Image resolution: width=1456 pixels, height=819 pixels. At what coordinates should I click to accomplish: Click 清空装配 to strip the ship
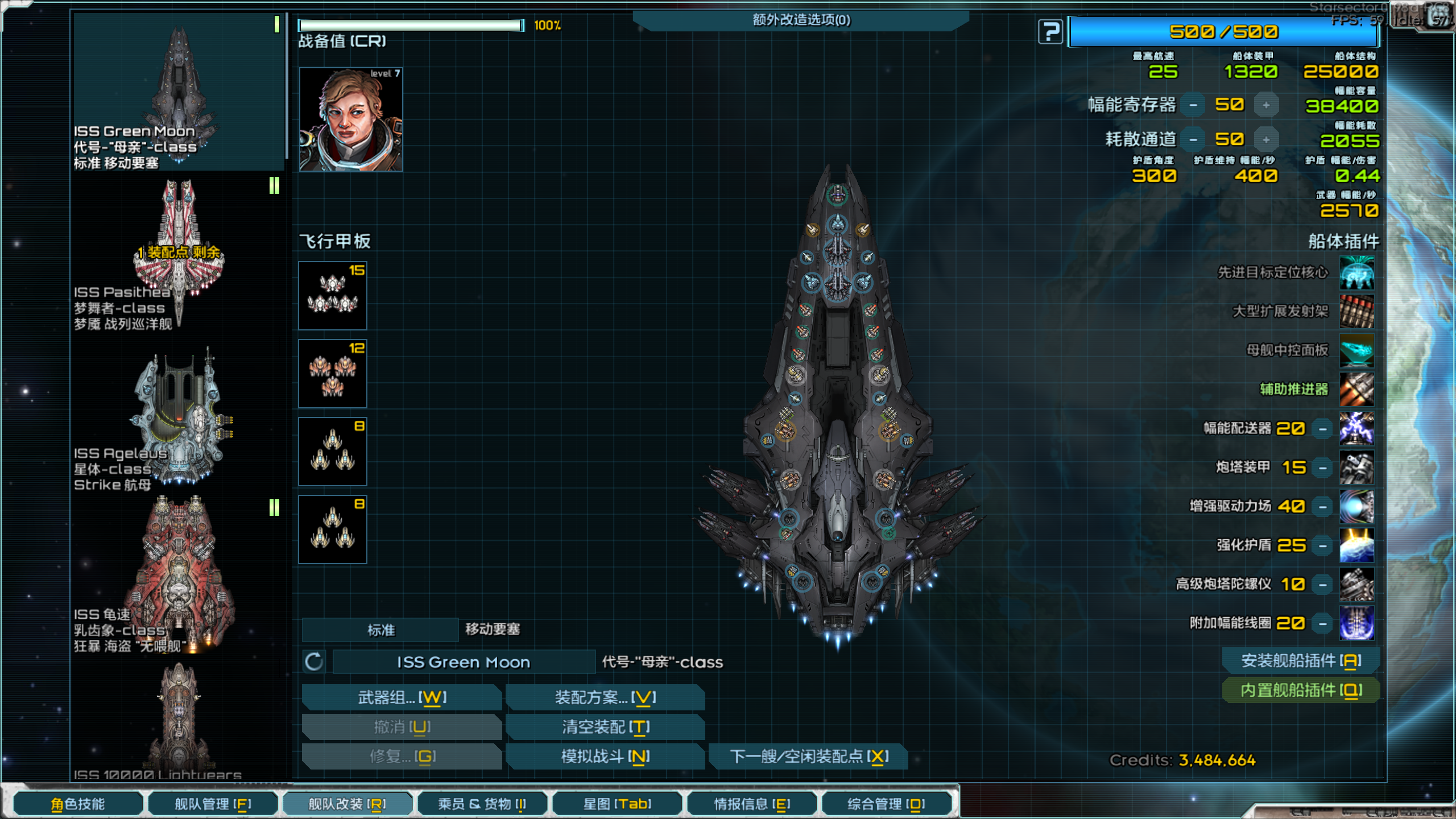[605, 727]
